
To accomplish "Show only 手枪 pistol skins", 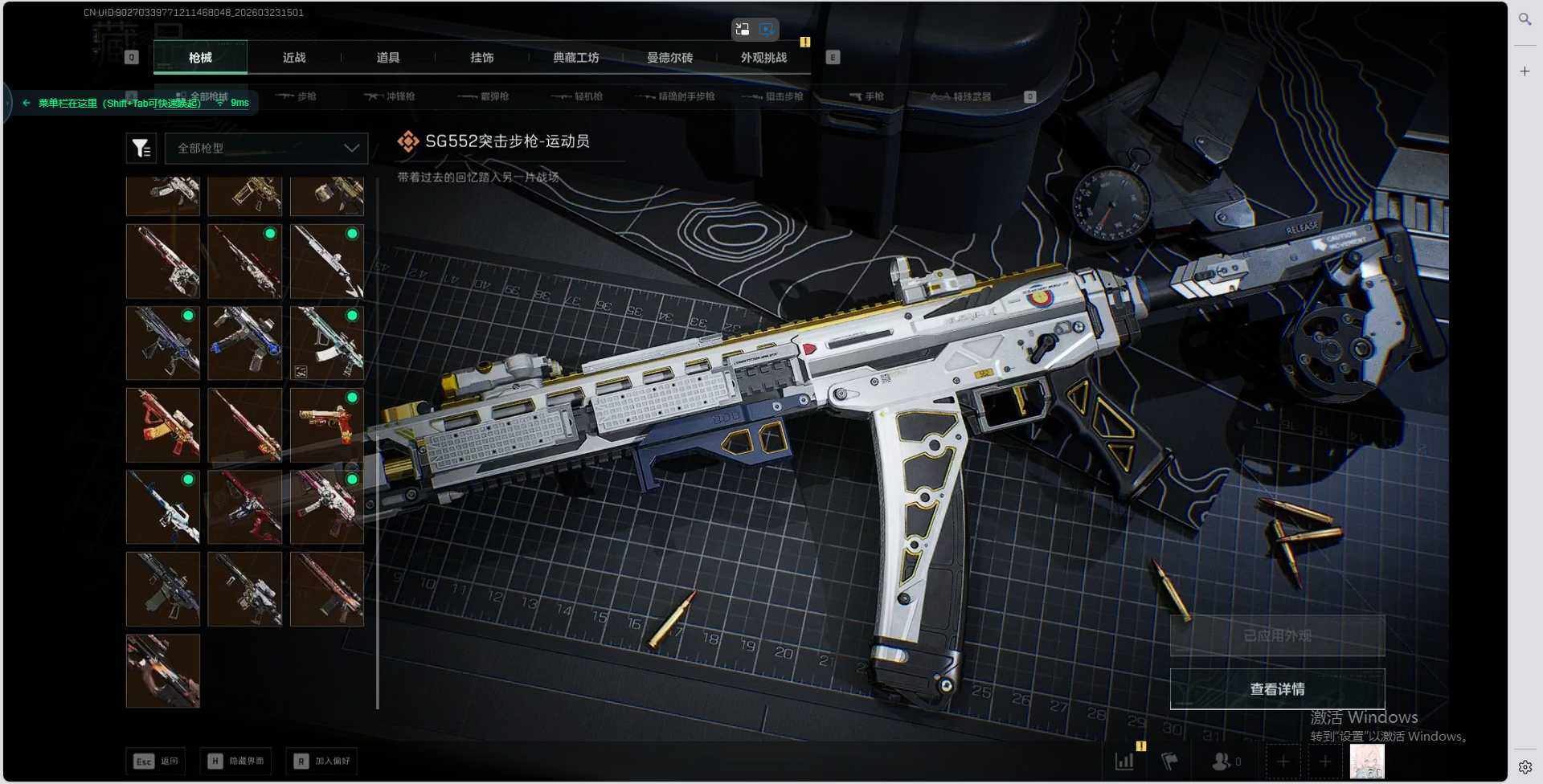I will (x=866, y=96).
